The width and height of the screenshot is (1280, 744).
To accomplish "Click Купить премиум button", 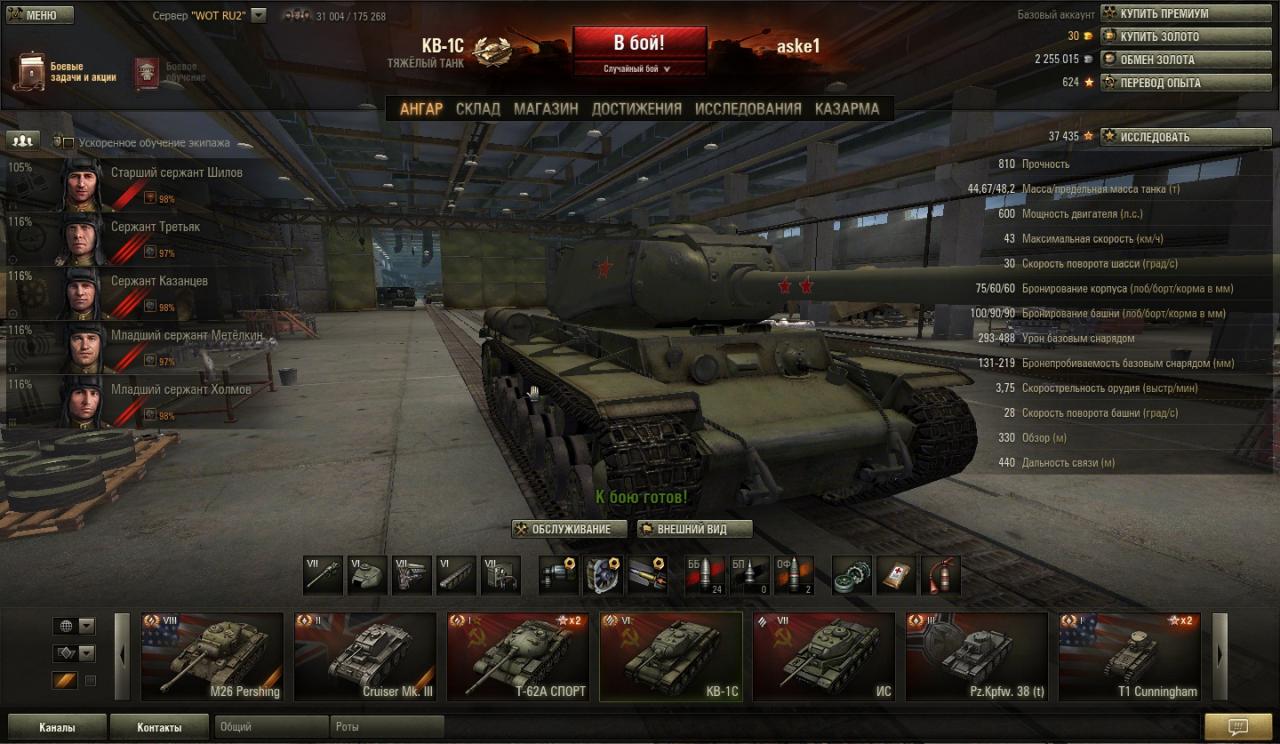I will [1171, 14].
